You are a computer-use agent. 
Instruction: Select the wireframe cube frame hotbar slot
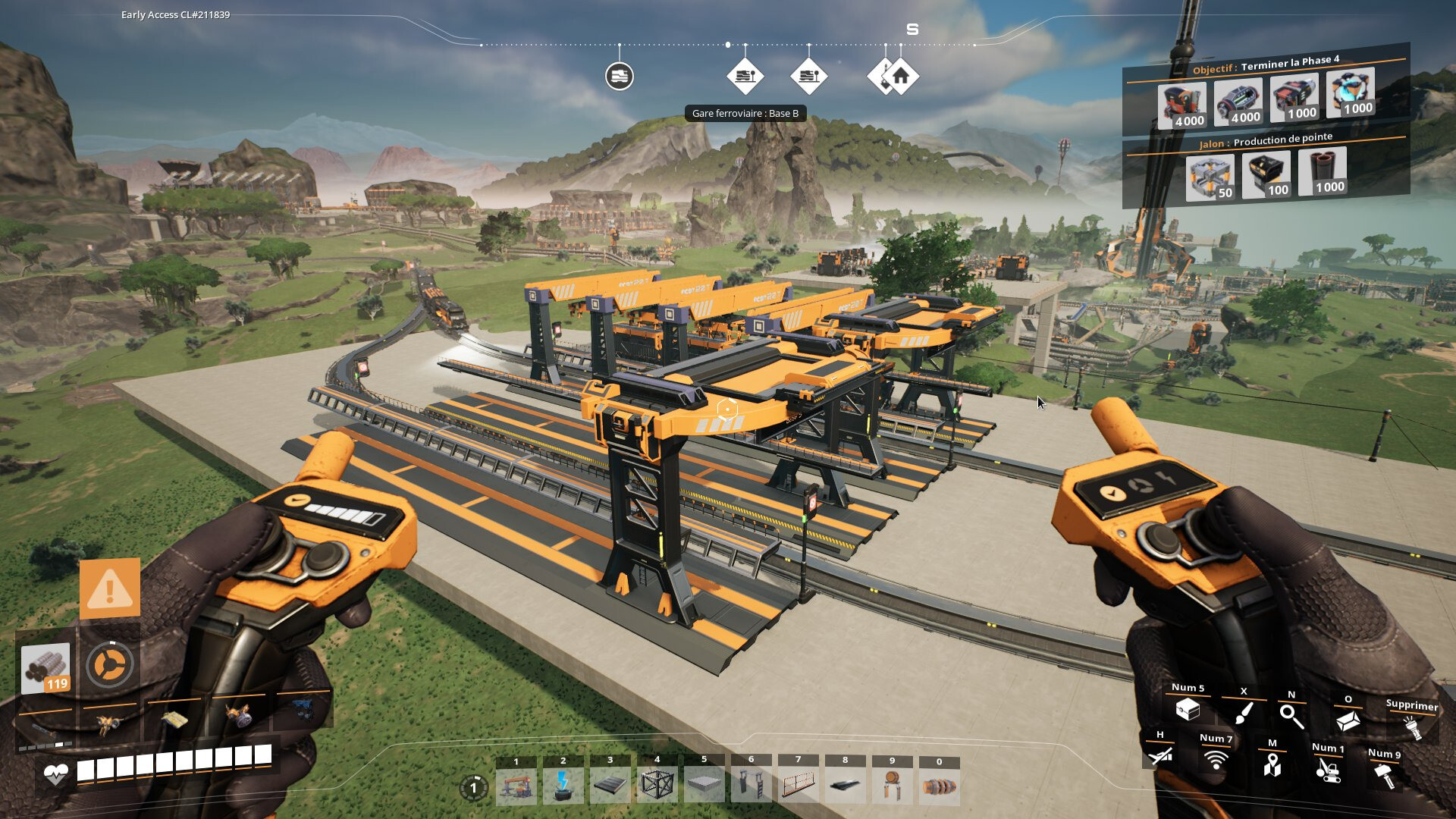[657, 786]
